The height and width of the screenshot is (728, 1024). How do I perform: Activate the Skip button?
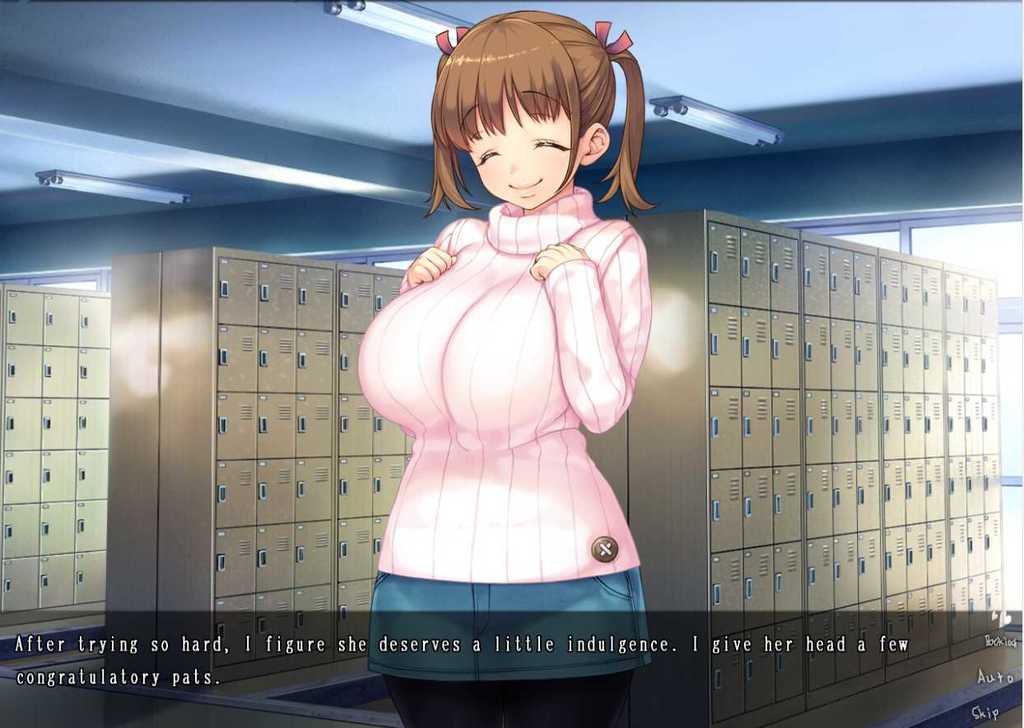coord(985,712)
